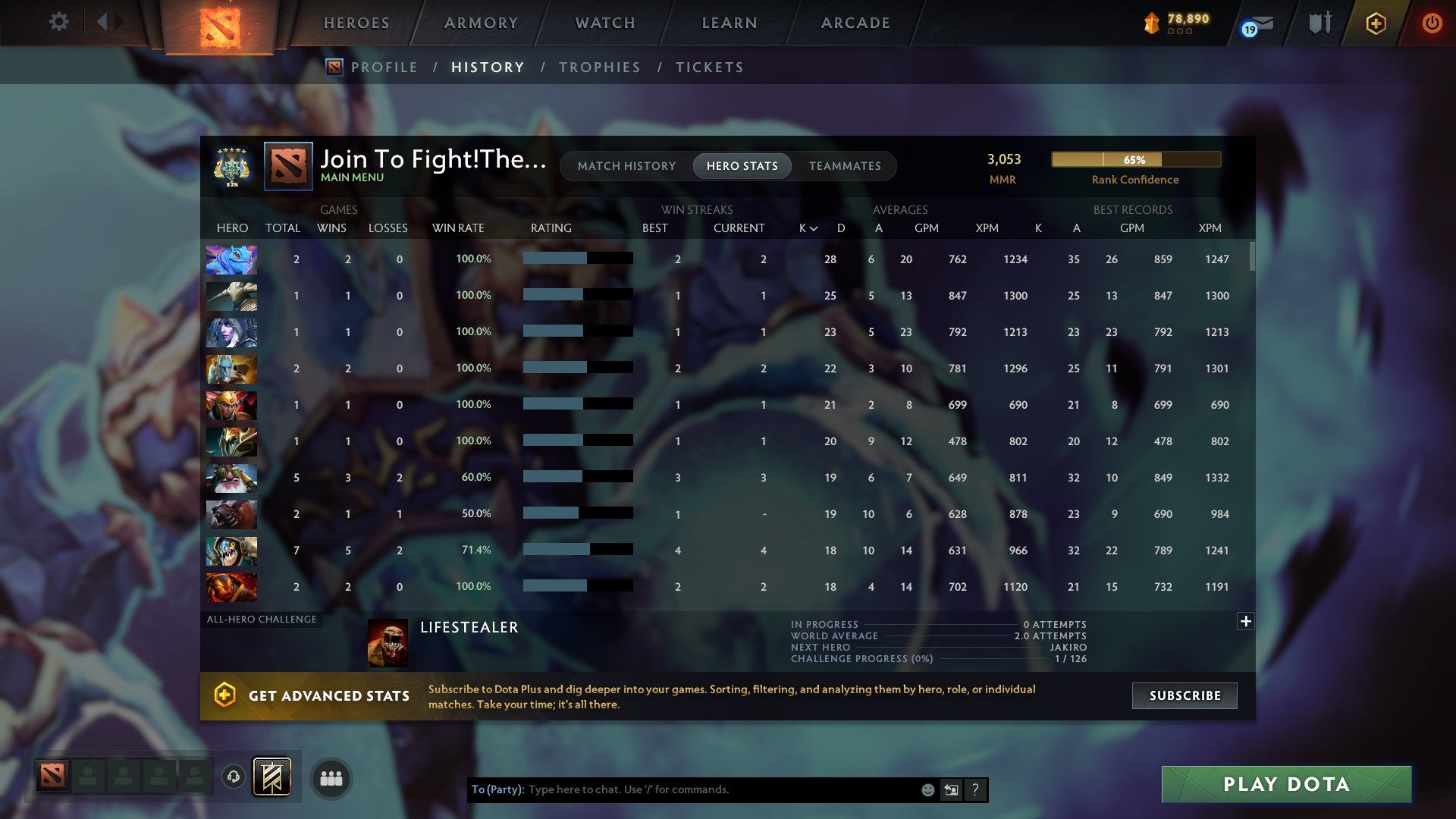This screenshot has height=819, width=1456.
Task: Open the K column sort dropdown
Action: (x=806, y=227)
